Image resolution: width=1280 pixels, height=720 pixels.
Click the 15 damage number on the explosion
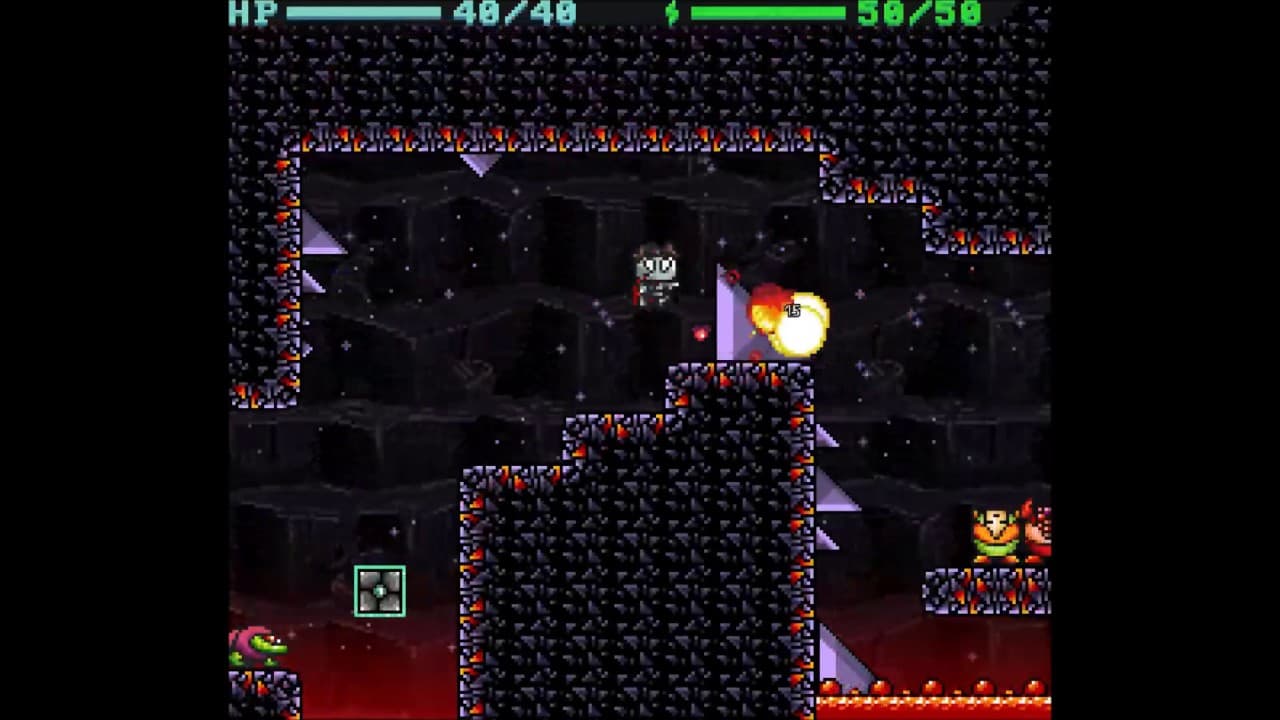pos(794,310)
